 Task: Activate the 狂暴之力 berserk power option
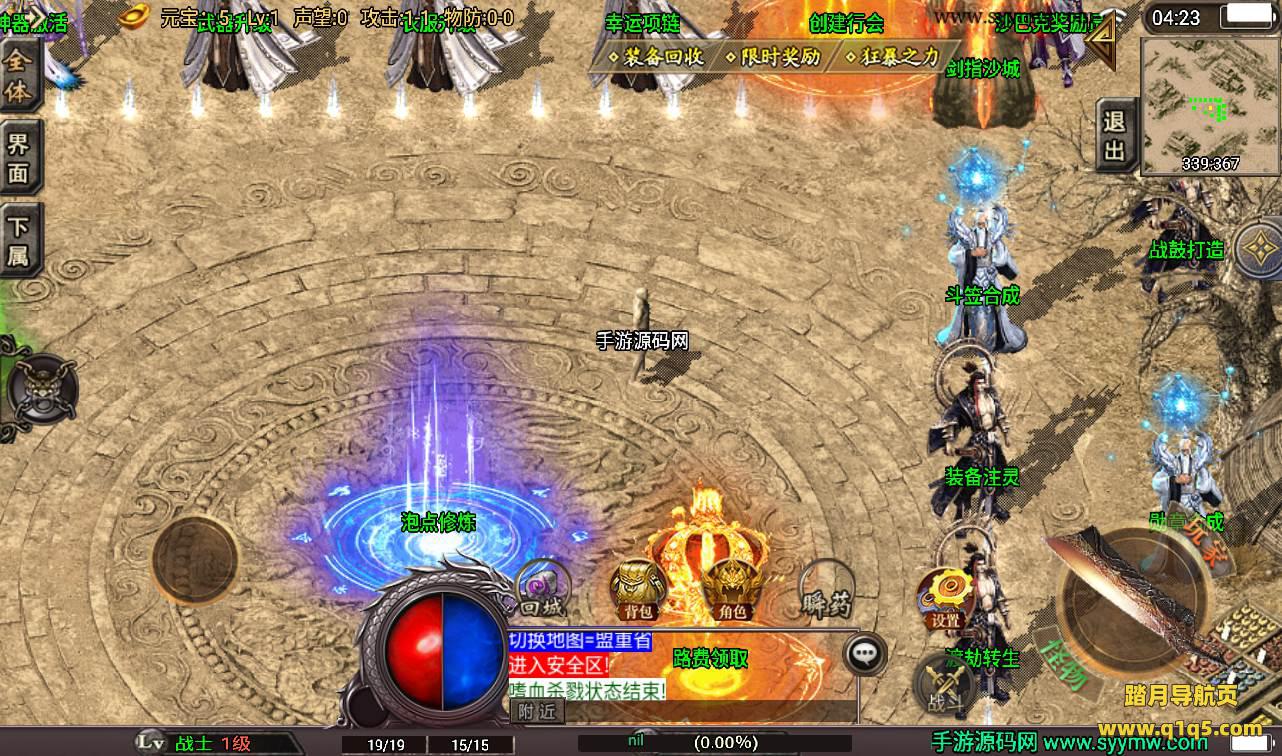(x=892, y=57)
